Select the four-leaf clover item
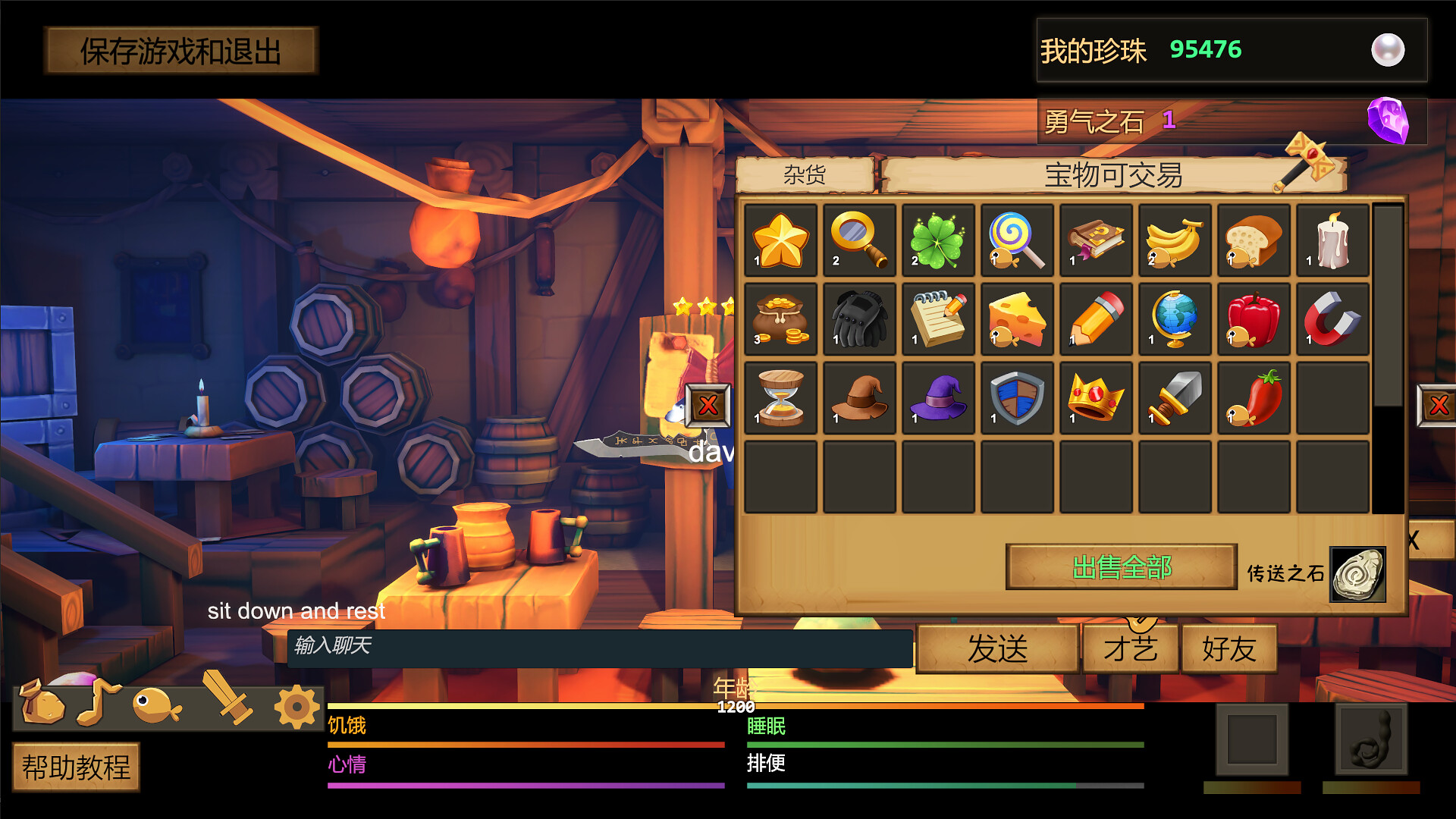1456x819 pixels. [x=938, y=241]
